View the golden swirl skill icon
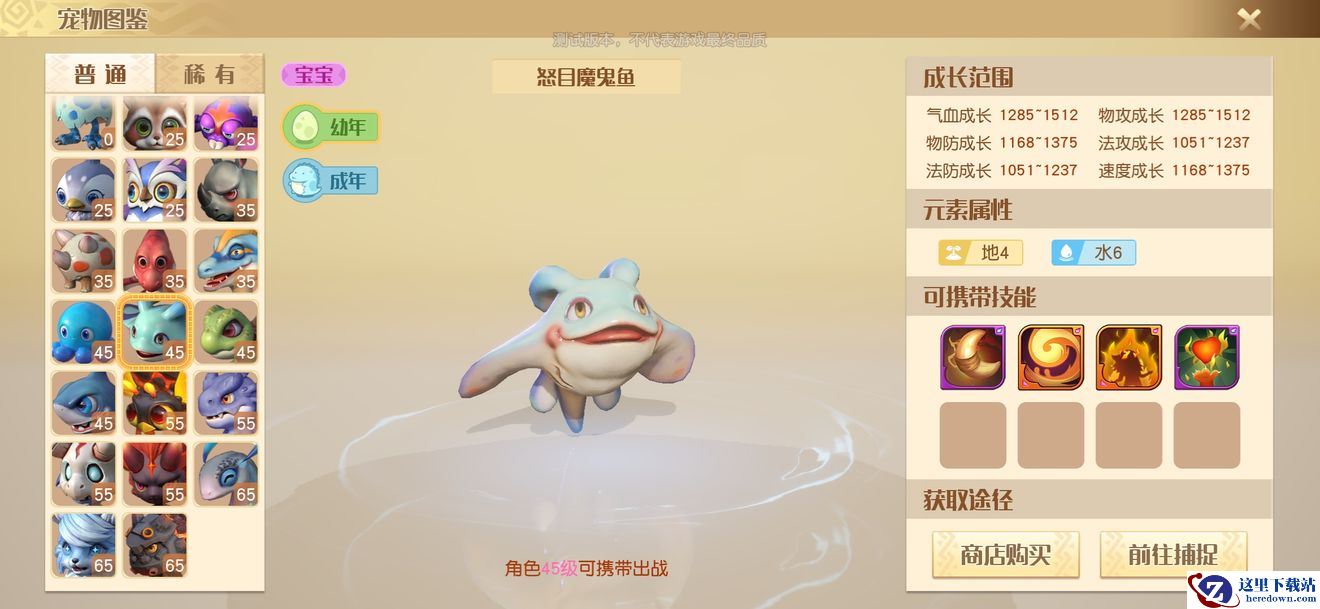The height and width of the screenshot is (609, 1320). [1050, 357]
